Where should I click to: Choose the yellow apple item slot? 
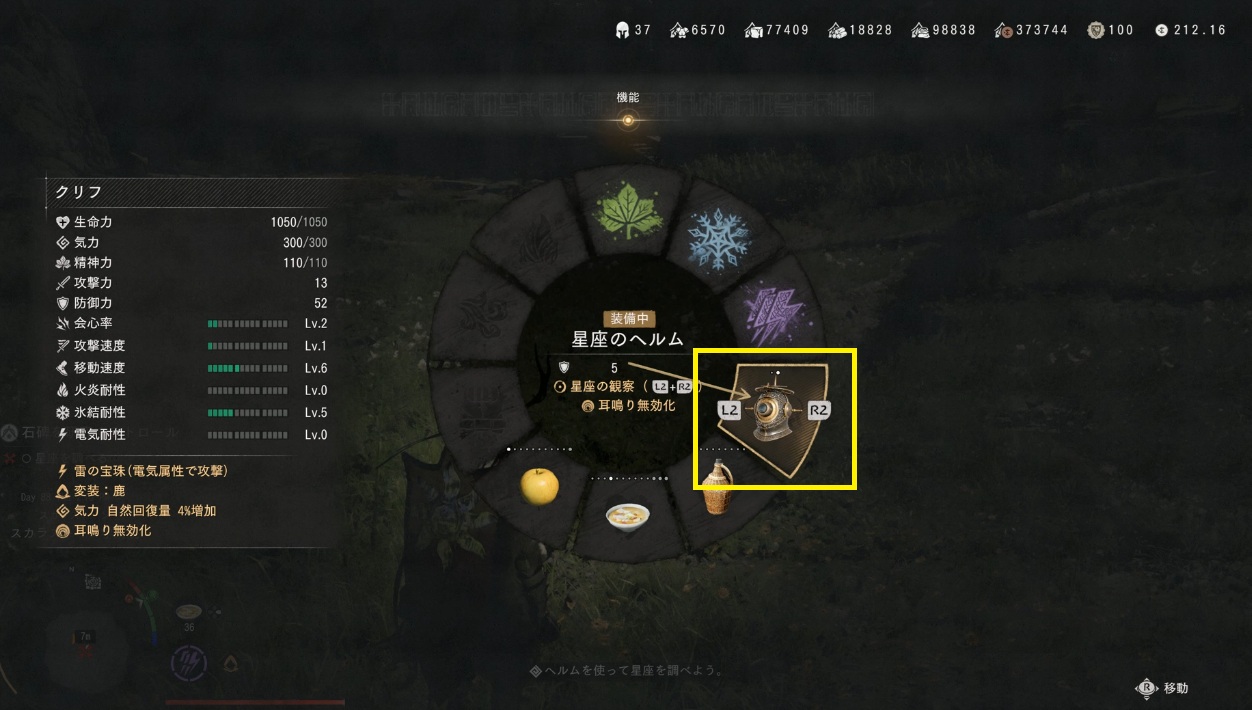point(539,487)
